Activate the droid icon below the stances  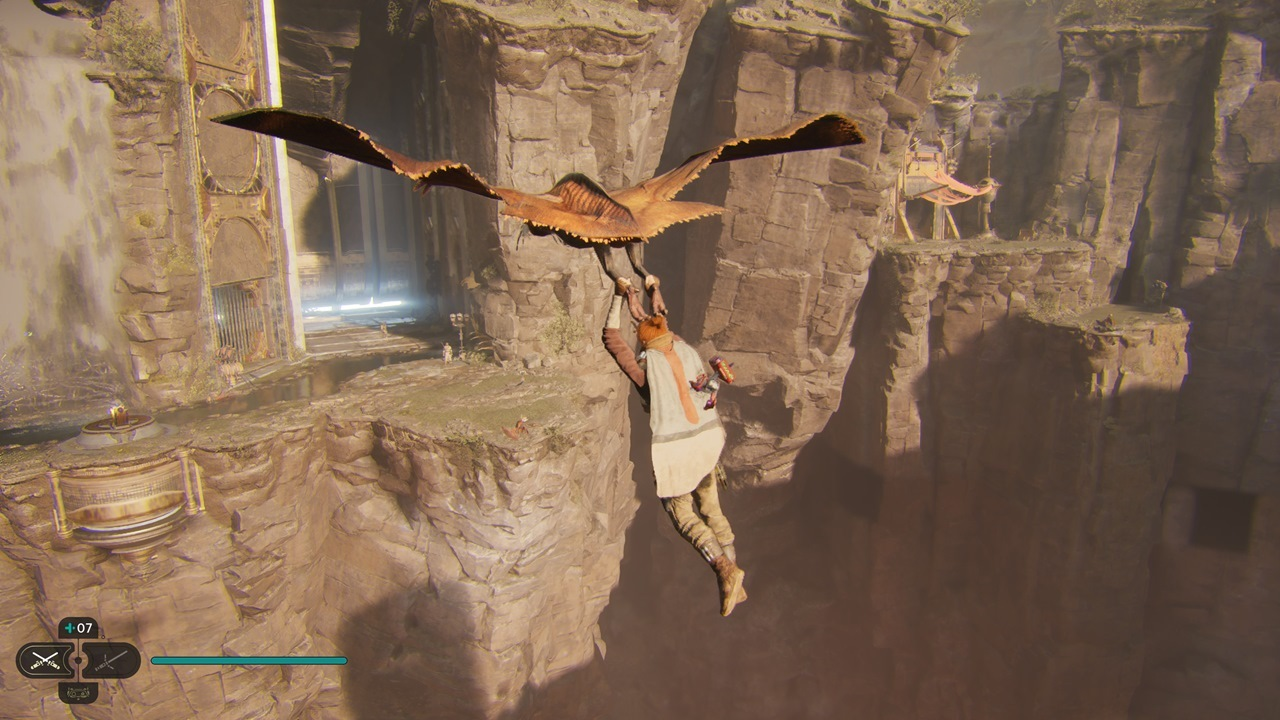[x=78, y=691]
